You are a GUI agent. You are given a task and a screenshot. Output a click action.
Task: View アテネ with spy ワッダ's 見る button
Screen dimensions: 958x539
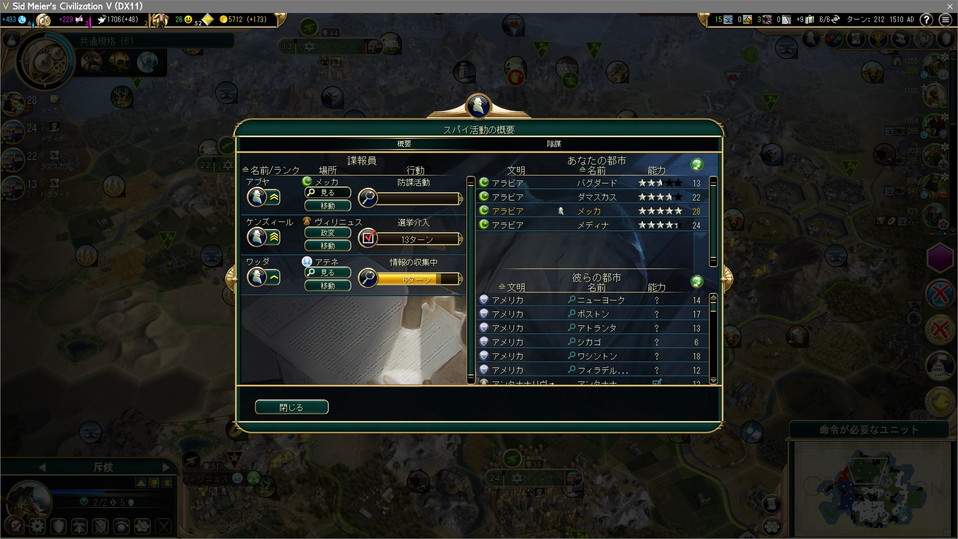(x=327, y=272)
